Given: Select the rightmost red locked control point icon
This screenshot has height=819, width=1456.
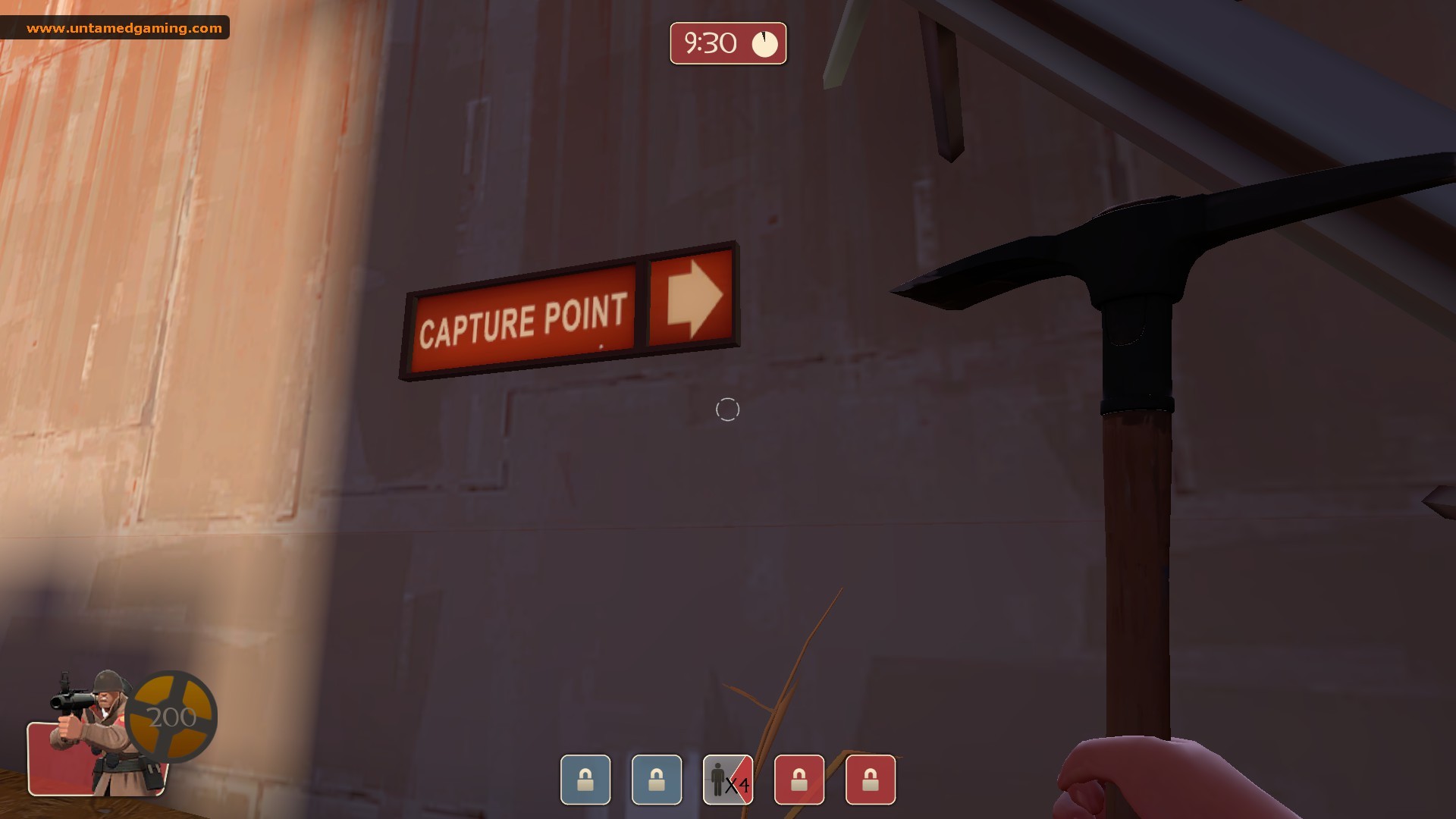Looking at the screenshot, I should pos(871,780).
